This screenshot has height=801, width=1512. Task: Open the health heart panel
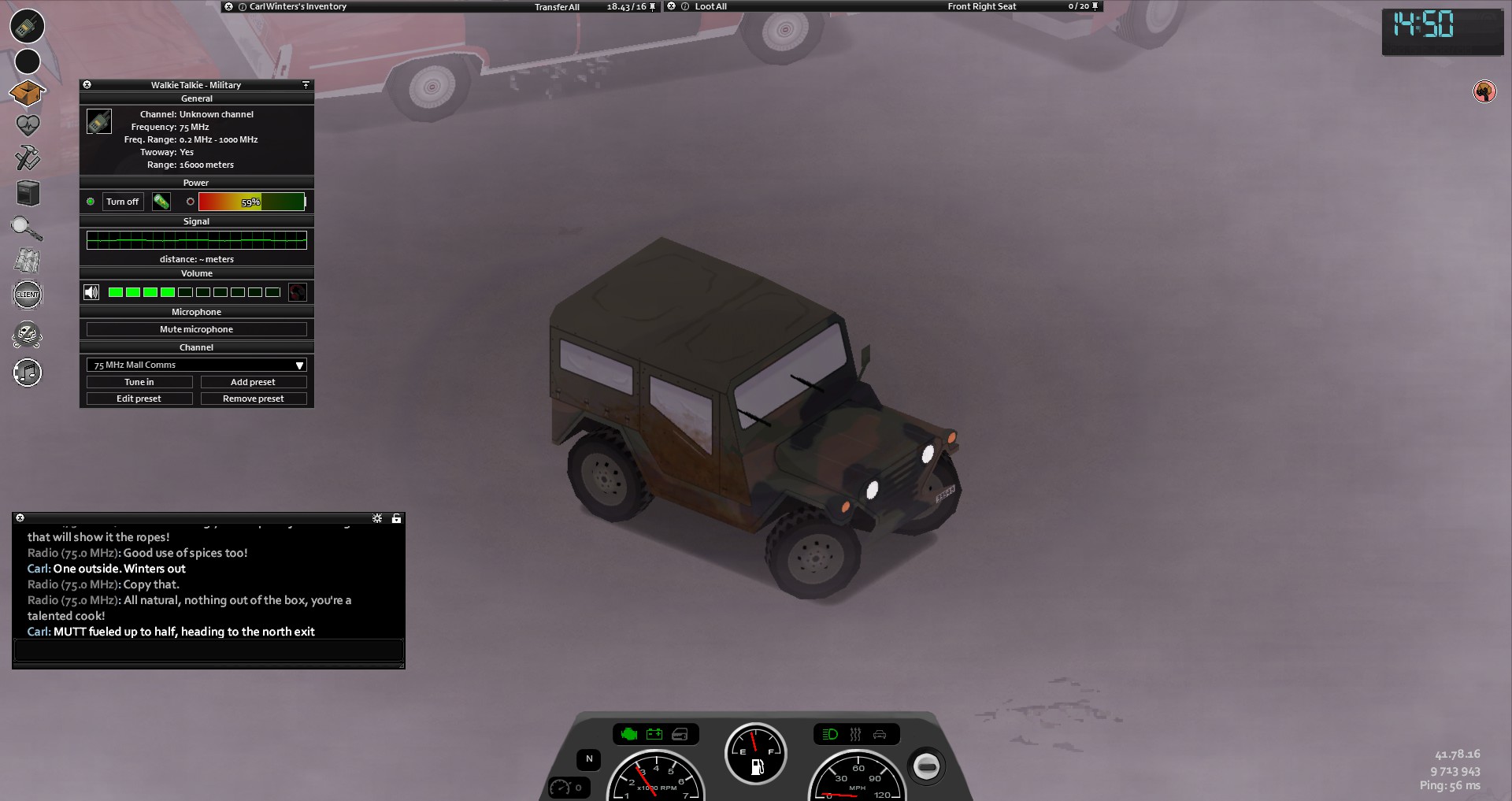pos(28,125)
